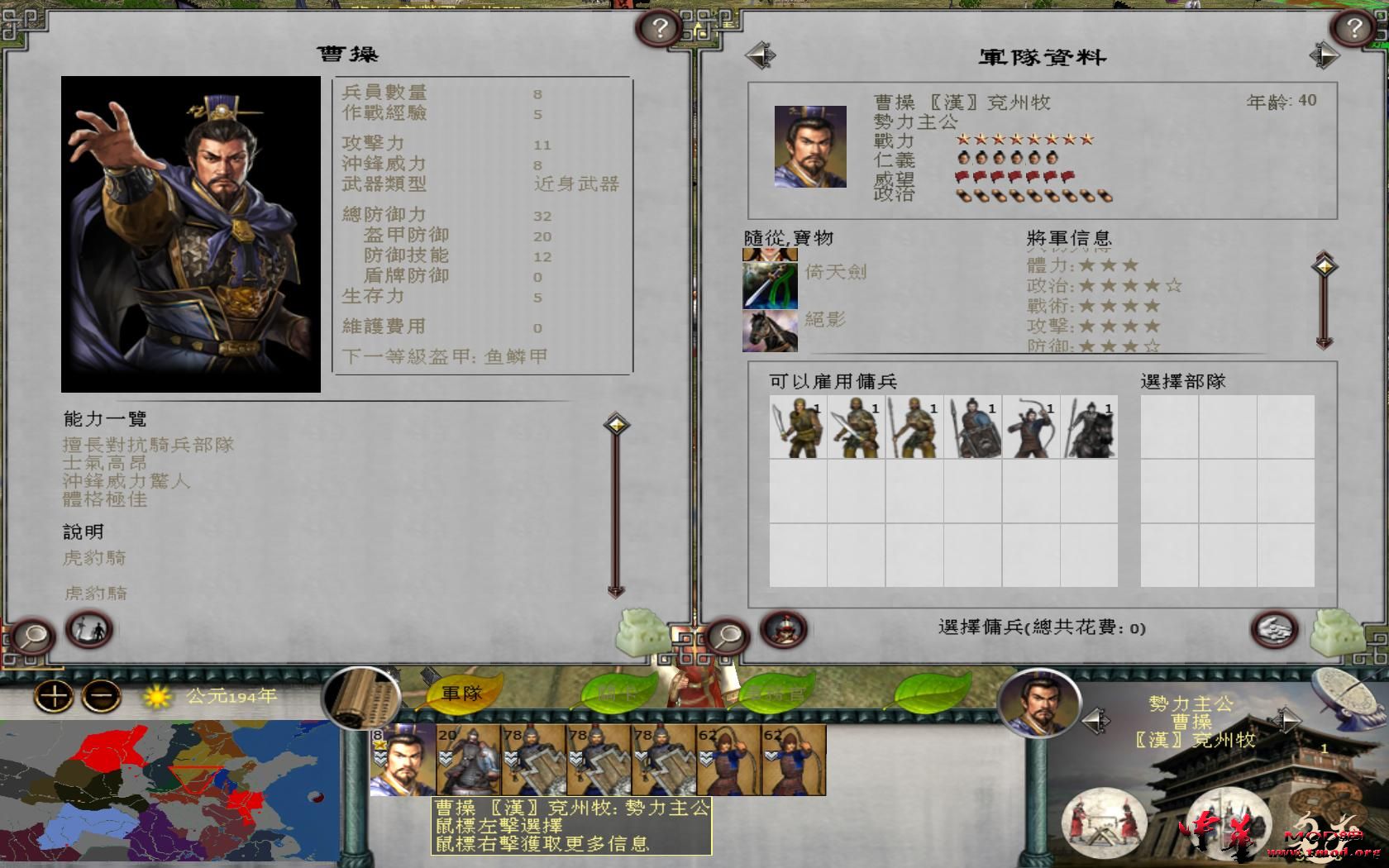This screenshot has width=1389, height=868.
Task: Click the diamond scroll-up arrow on the ability list
Action: coord(615,423)
